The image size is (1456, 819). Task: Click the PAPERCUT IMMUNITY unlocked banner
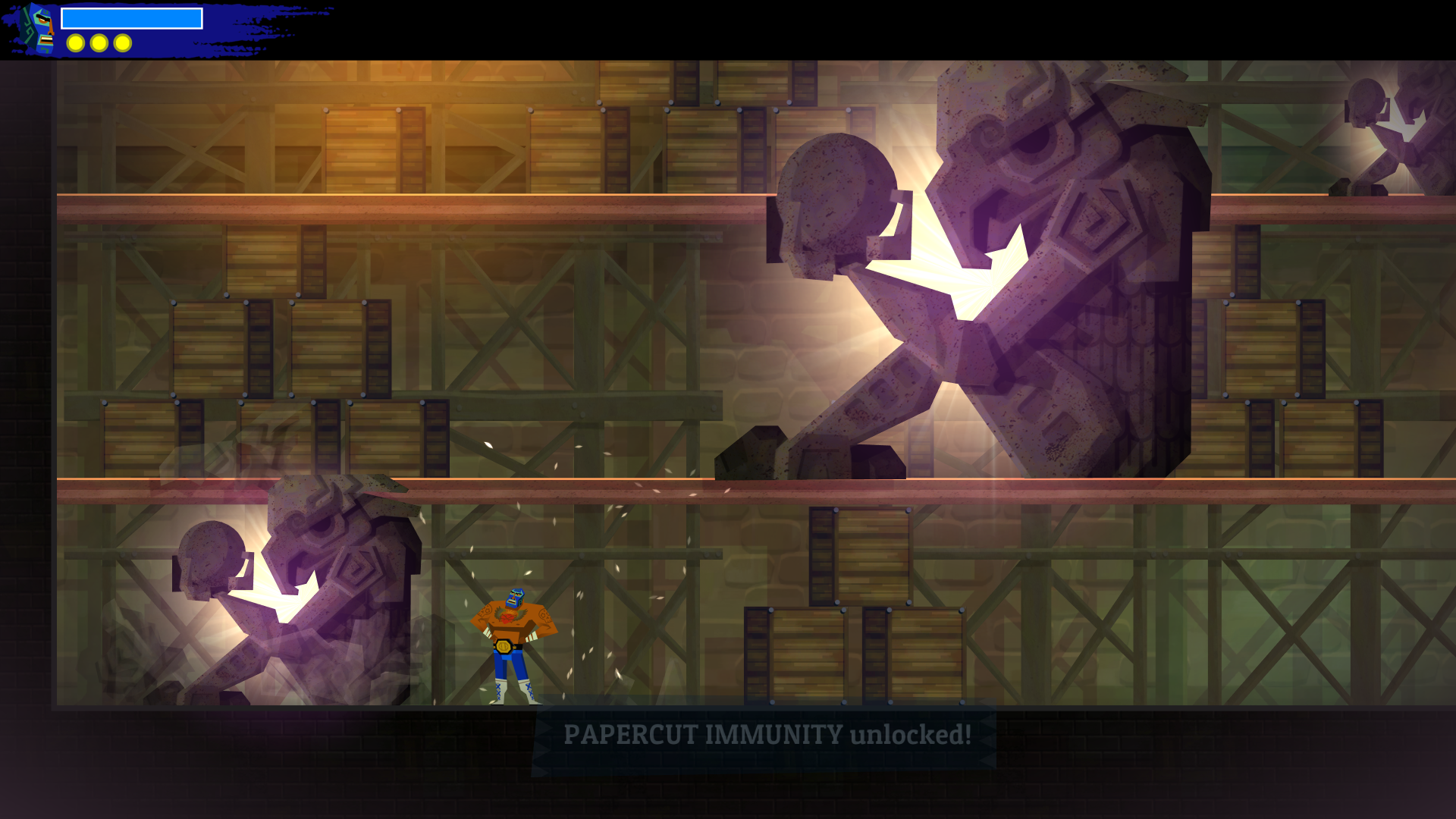pos(766,734)
